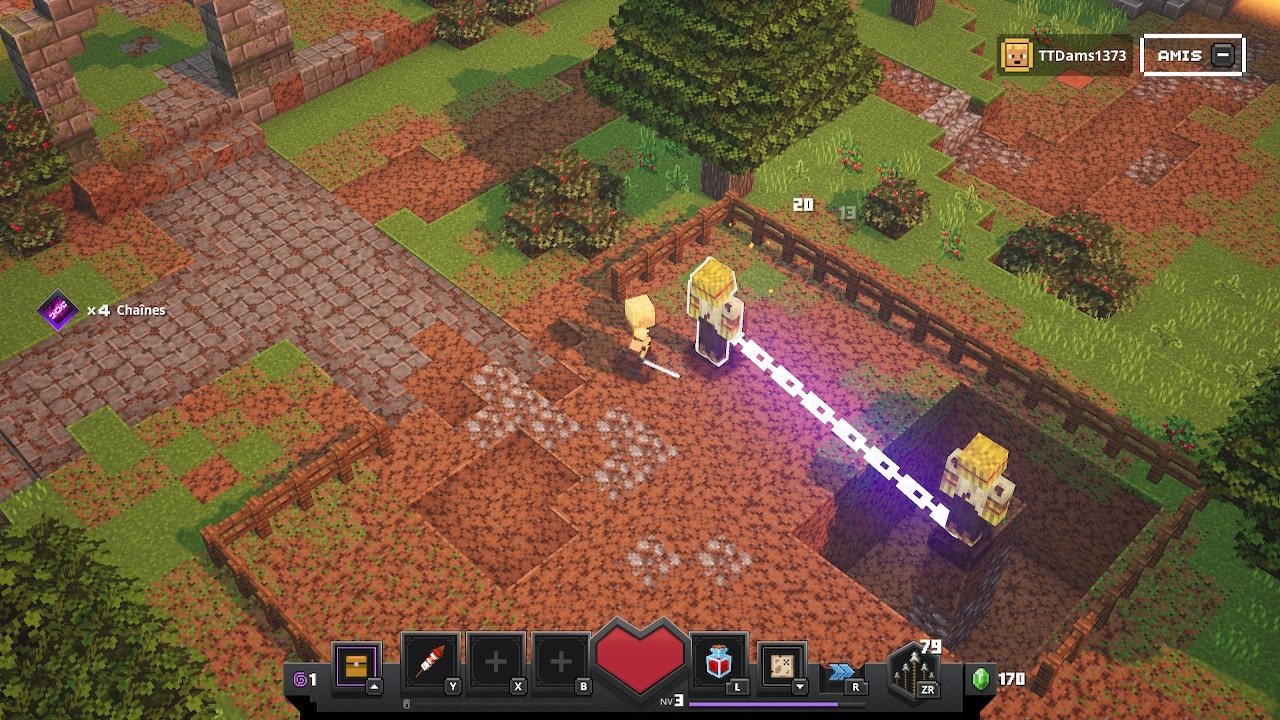The height and width of the screenshot is (720, 1280).
Task: Open the inventory chest slot
Action: click(x=357, y=664)
